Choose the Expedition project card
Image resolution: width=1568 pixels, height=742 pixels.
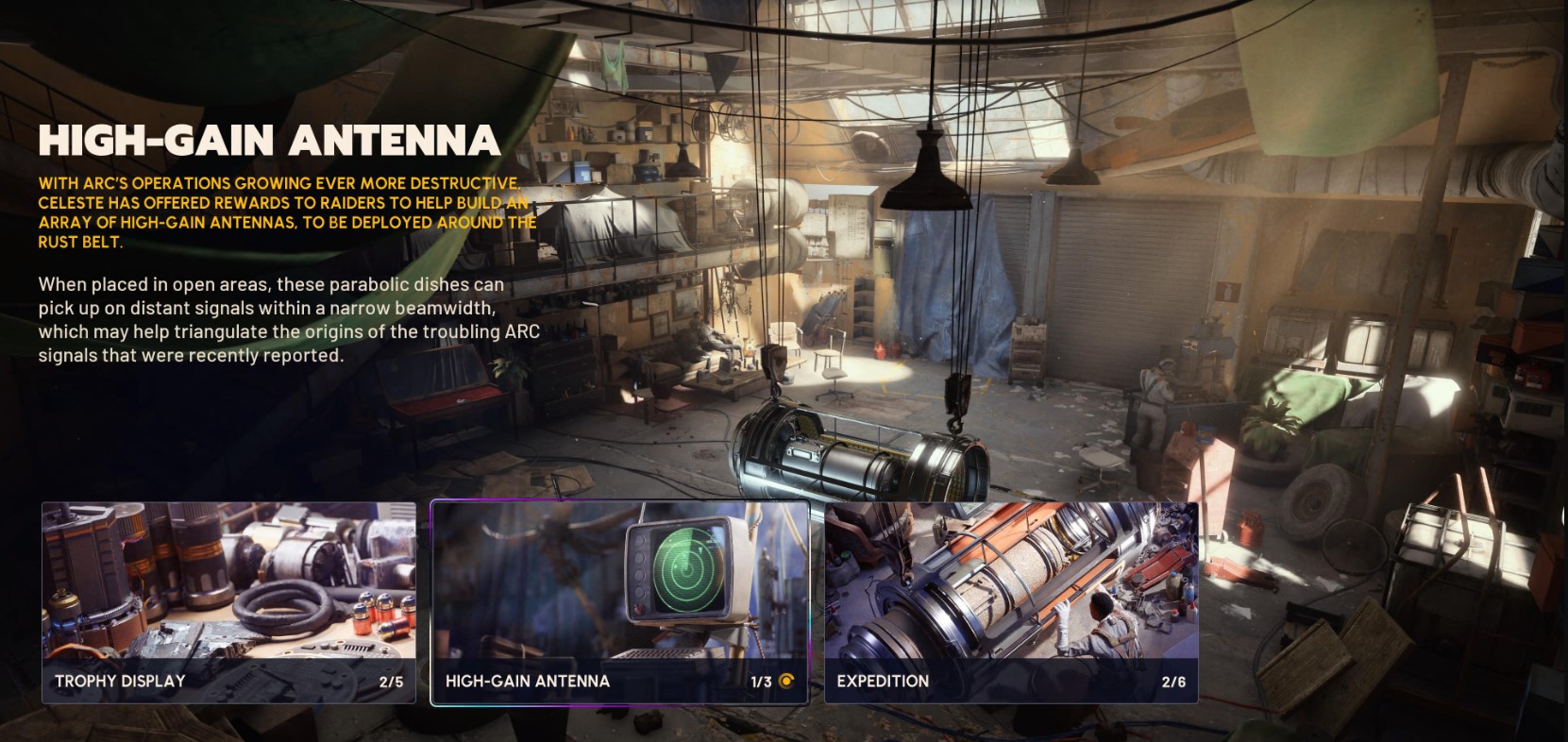pos(1011,602)
